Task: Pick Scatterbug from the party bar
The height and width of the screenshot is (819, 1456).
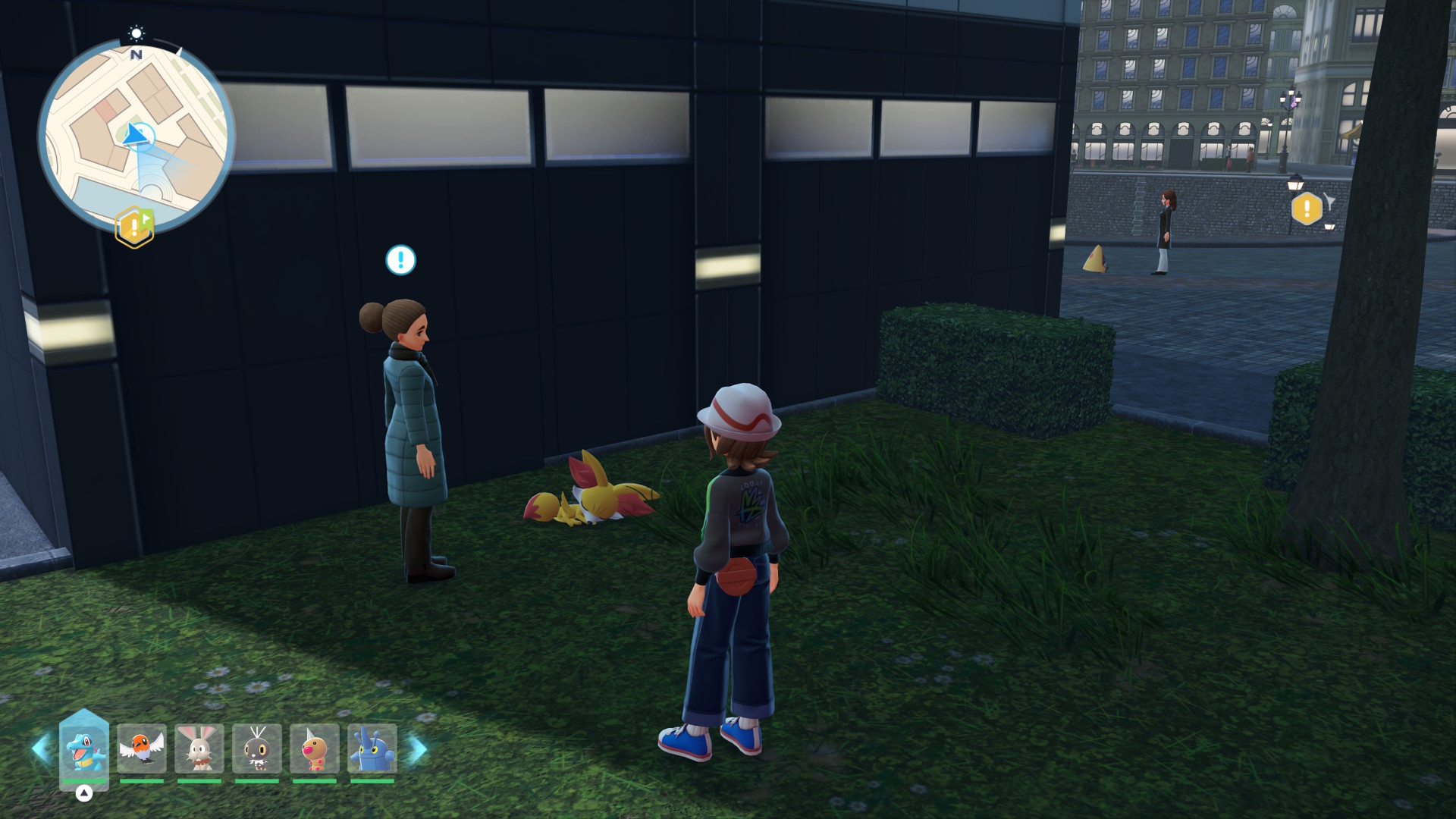Action: [x=257, y=748]
